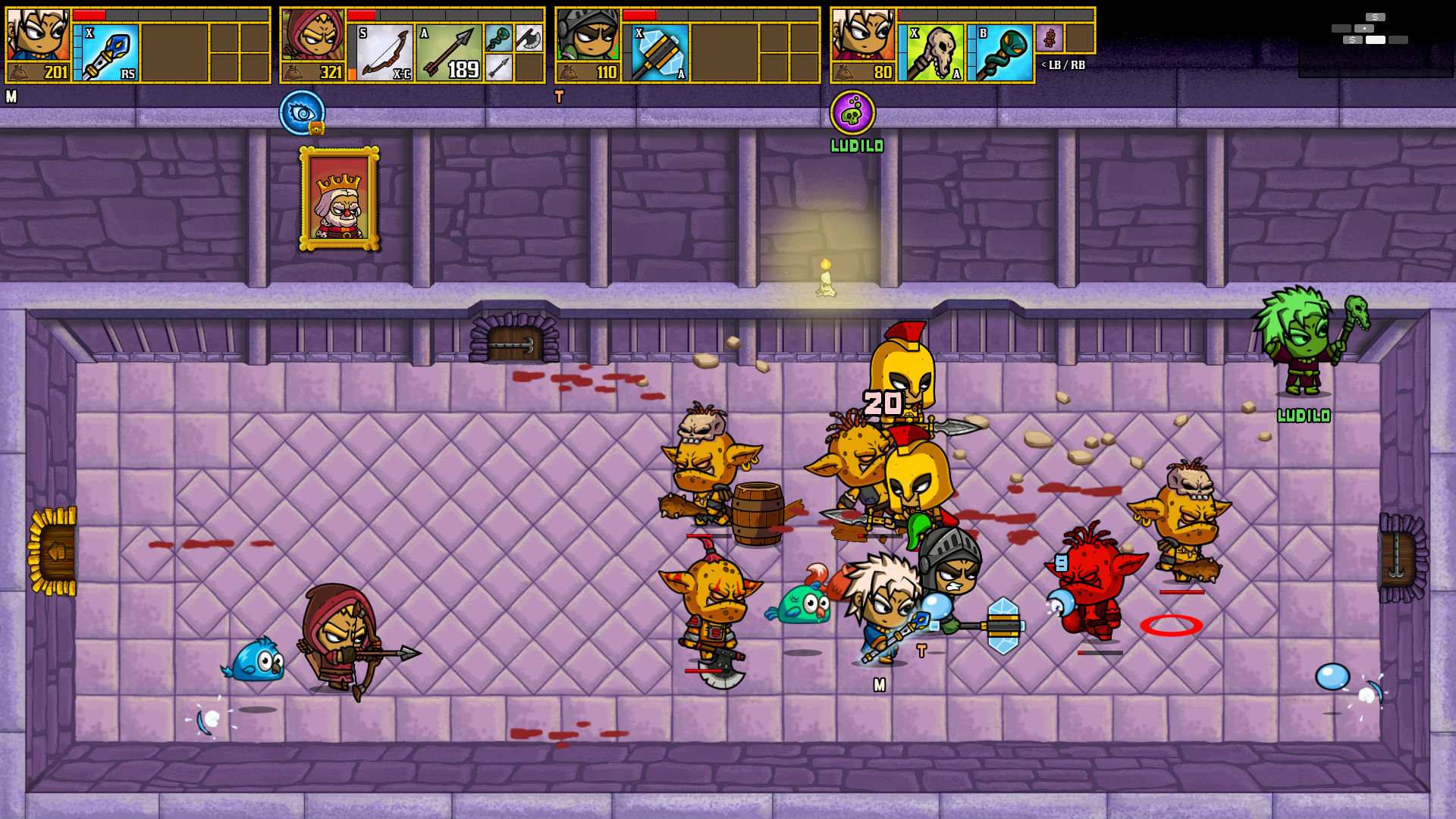This screenshot has width=1456, height=819.
Task: Click the gold pouch showing 201 coins
Action: click(37, 73)
